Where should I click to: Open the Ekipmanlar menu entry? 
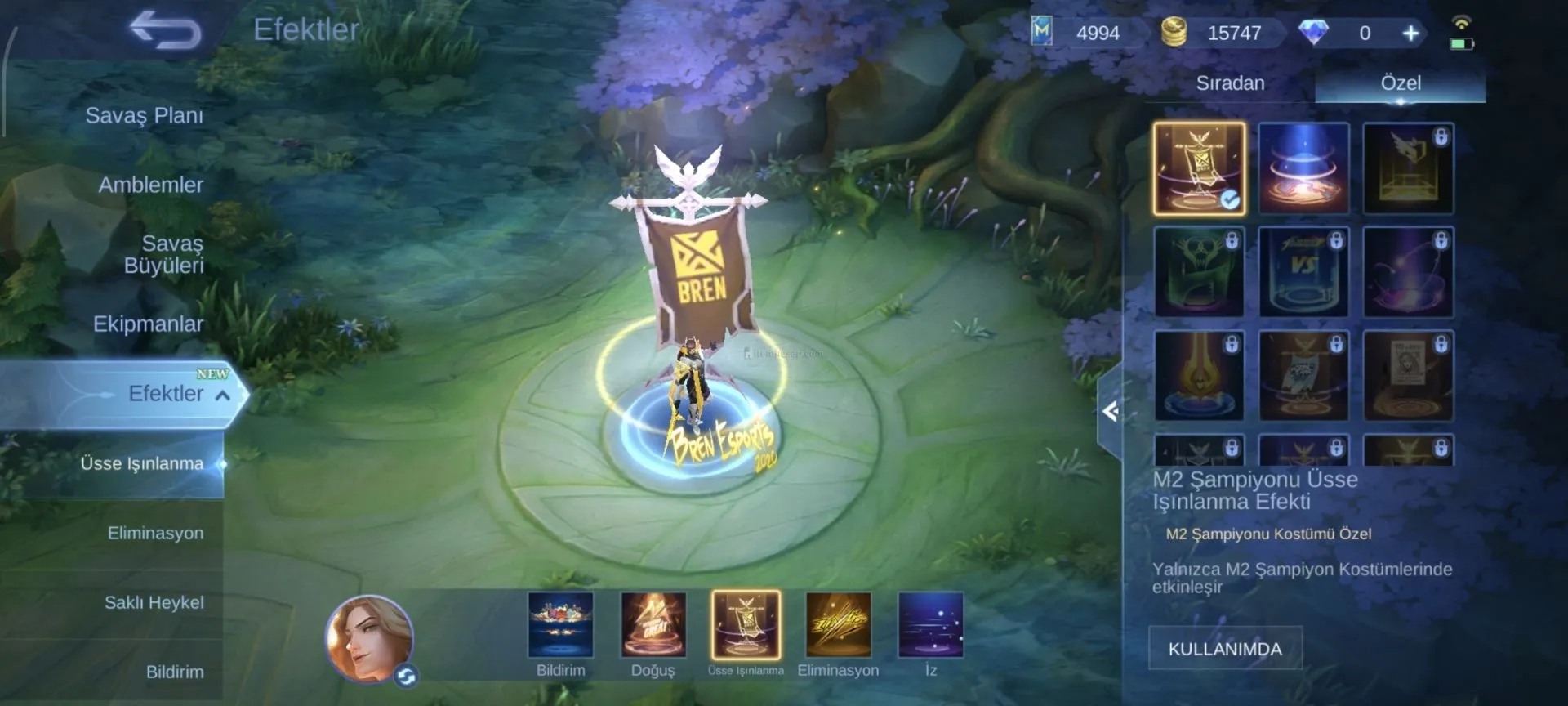pos(148,324)
